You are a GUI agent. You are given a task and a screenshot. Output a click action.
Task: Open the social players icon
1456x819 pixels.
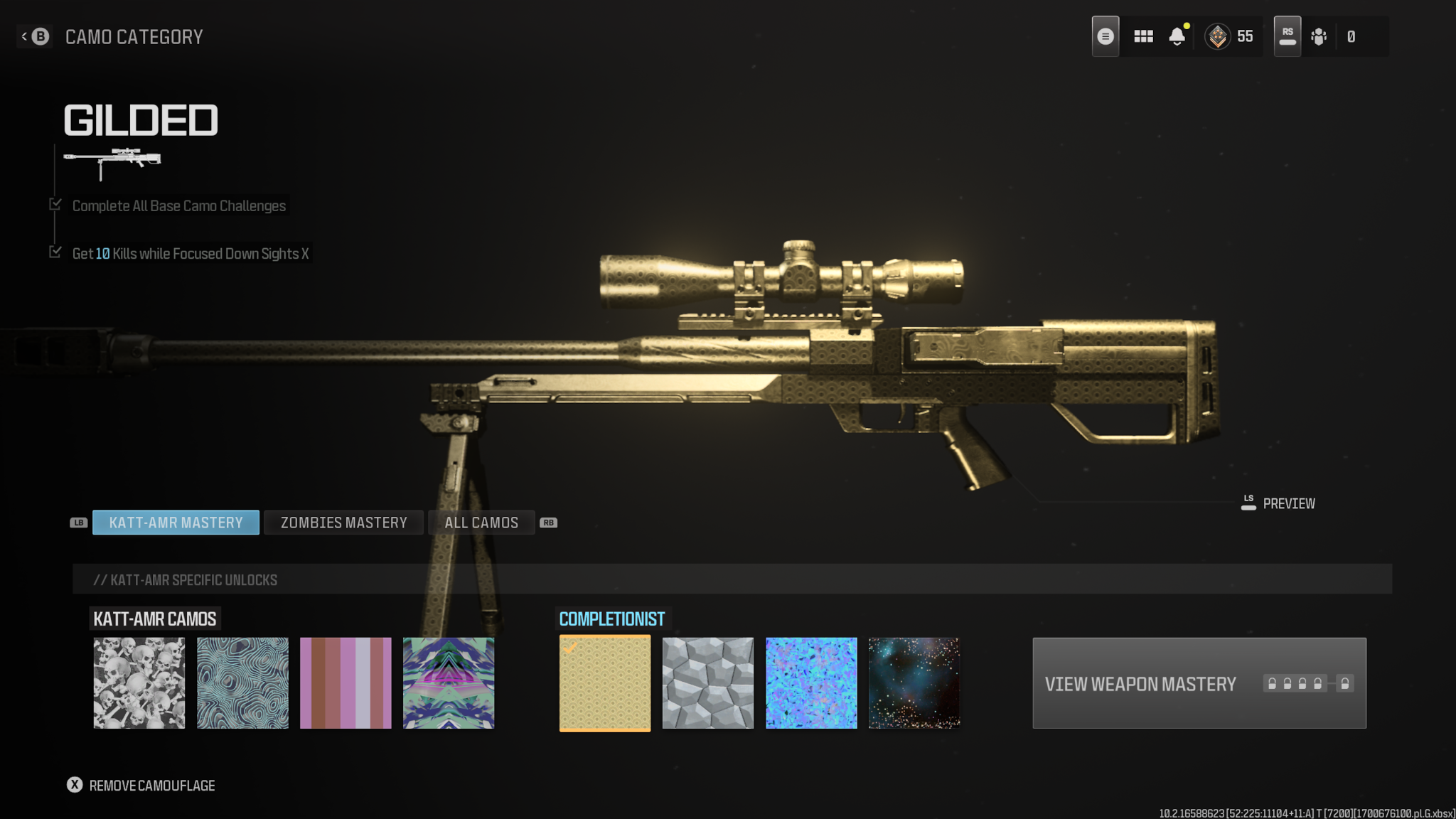pos(1319,36)
